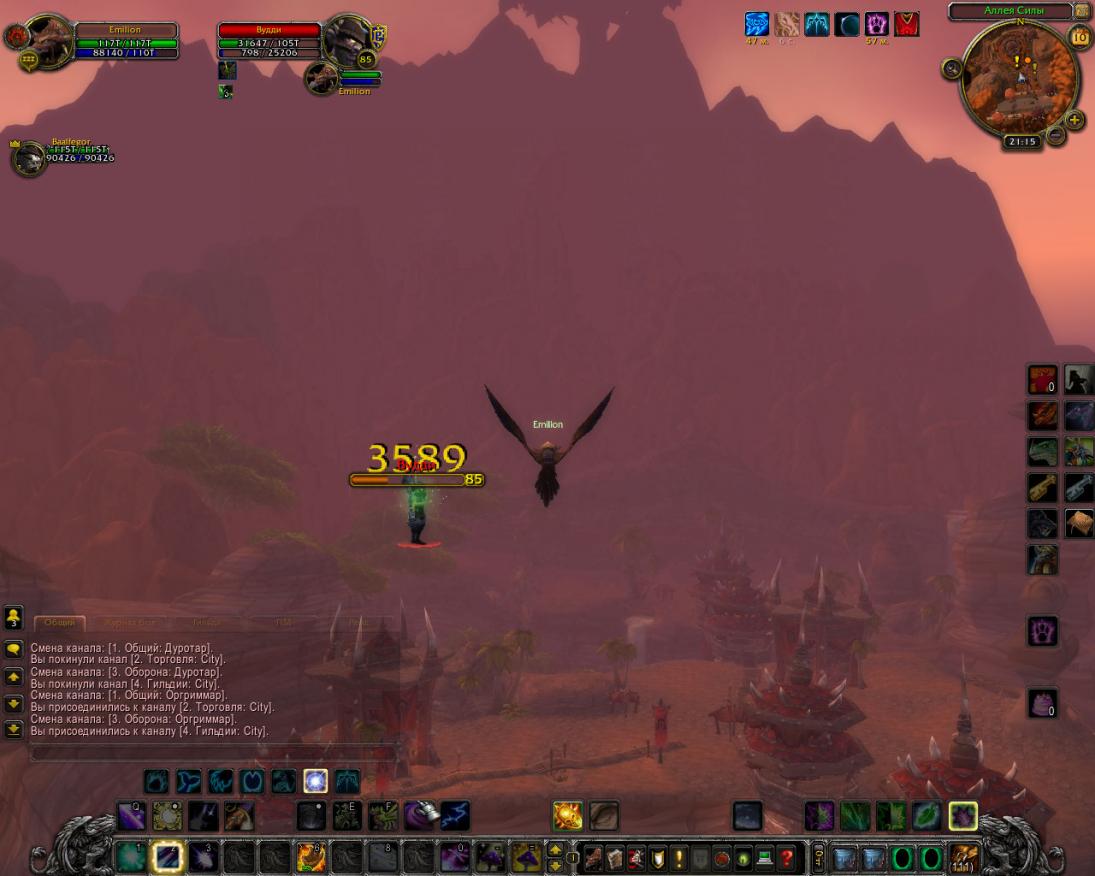Open the main backpack bag slot
This screenshot has height=876, width=1095.
coord(965,857)
